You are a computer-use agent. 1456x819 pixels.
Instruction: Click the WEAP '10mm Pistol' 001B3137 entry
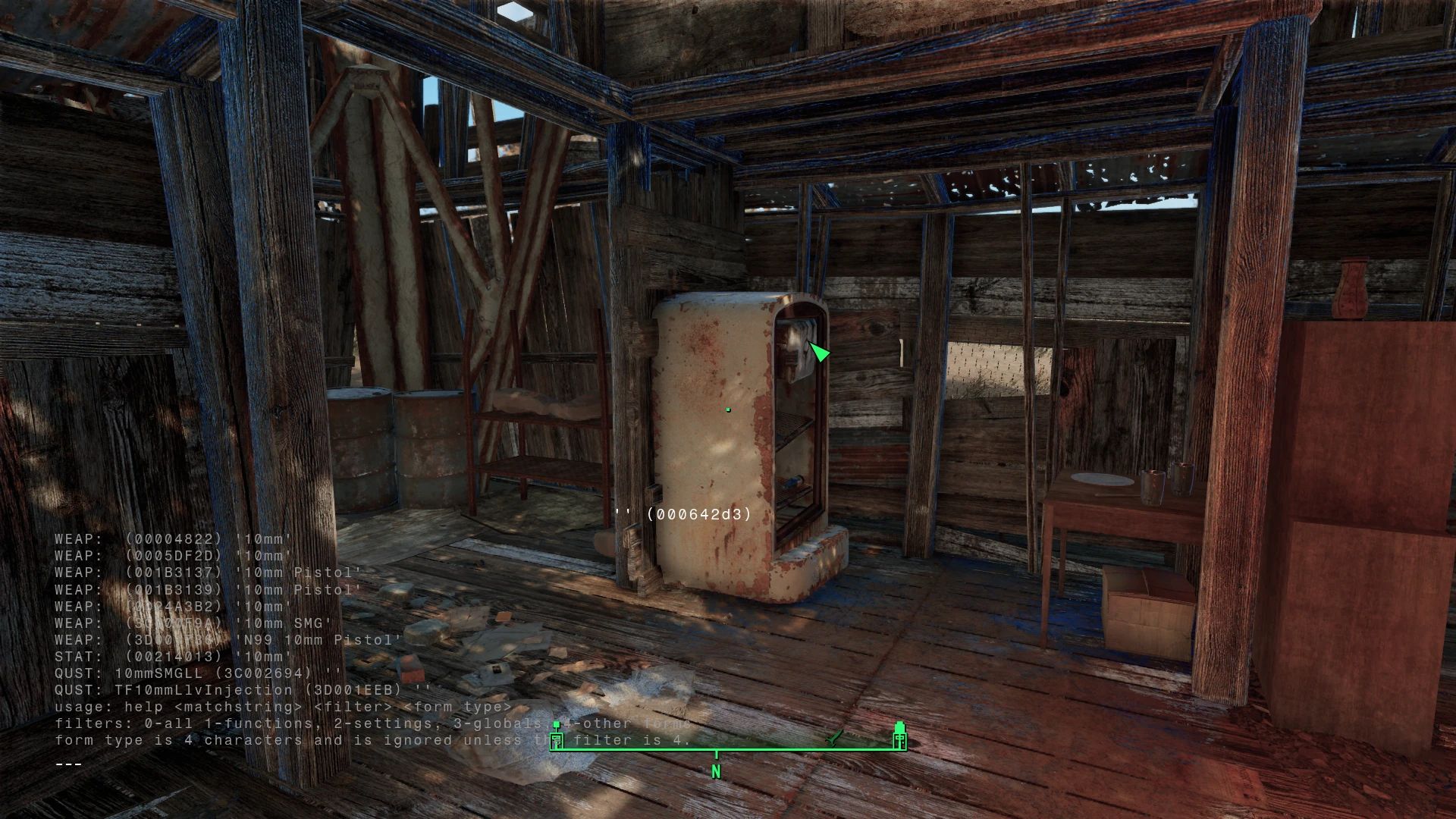(205, 573)
